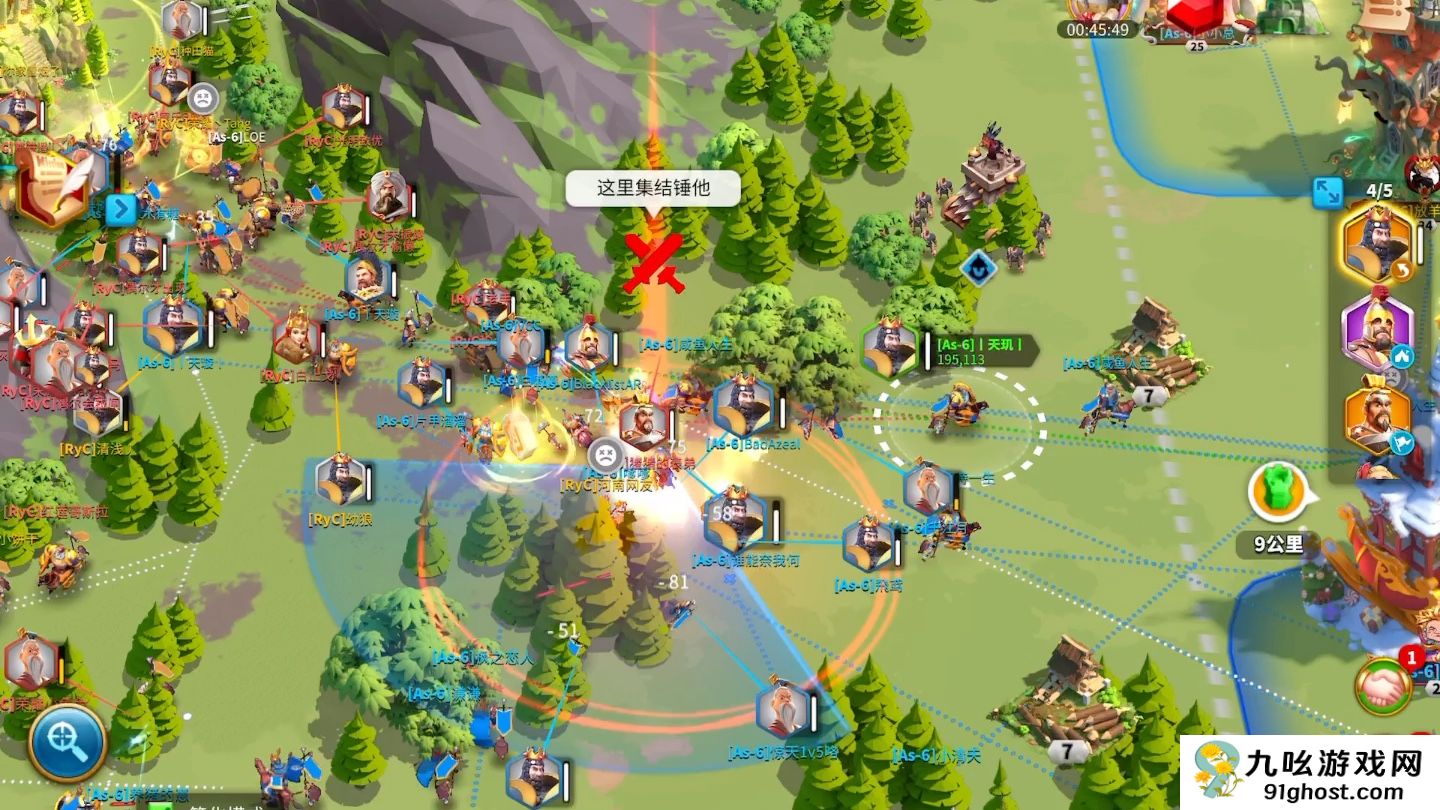Expand the blue arrow panel toggle

pos(120,210)
